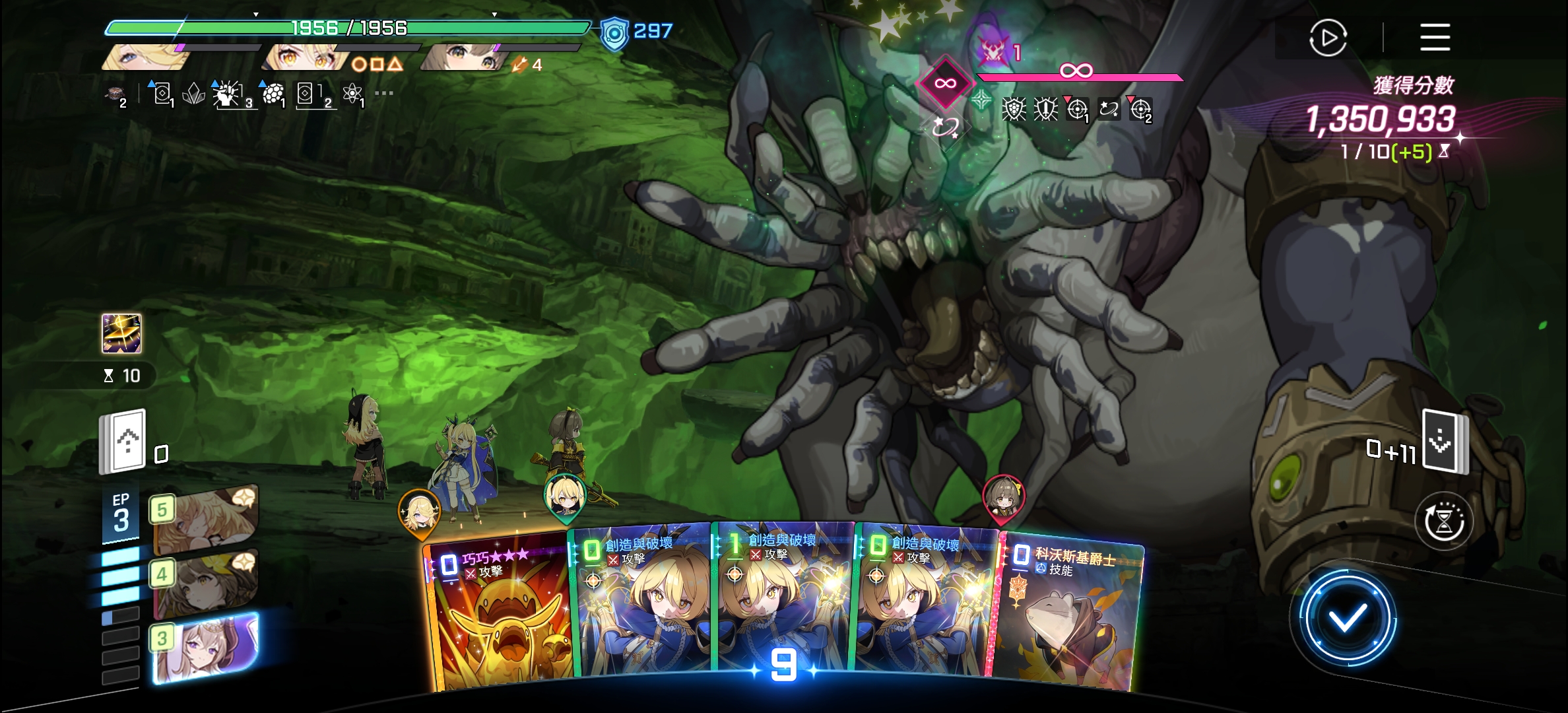View the discard pile showing 0+11
Screen dimensions: 1568x713
tap(1445, 442)
